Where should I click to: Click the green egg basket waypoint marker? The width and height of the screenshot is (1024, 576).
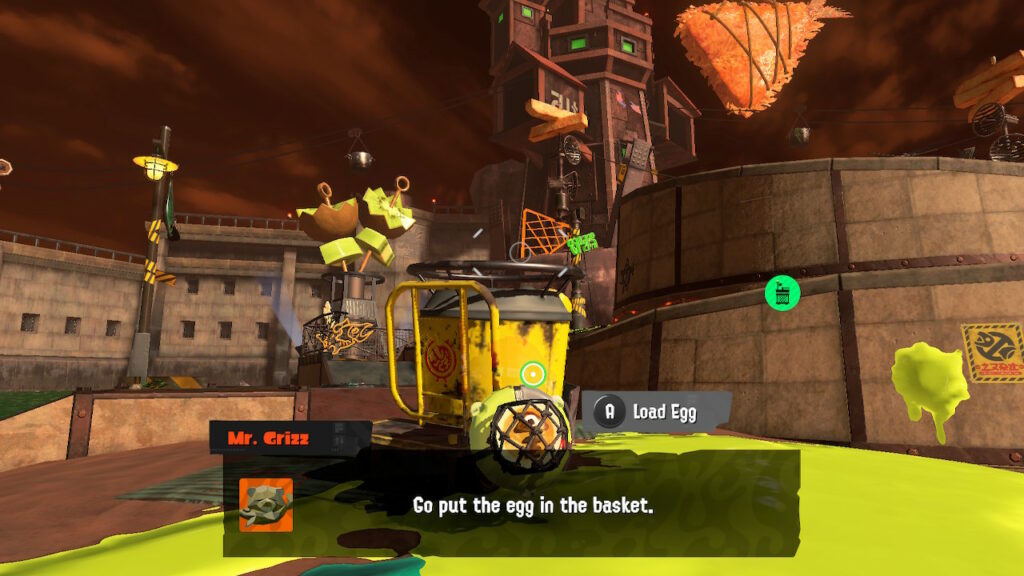pos(782,293)
